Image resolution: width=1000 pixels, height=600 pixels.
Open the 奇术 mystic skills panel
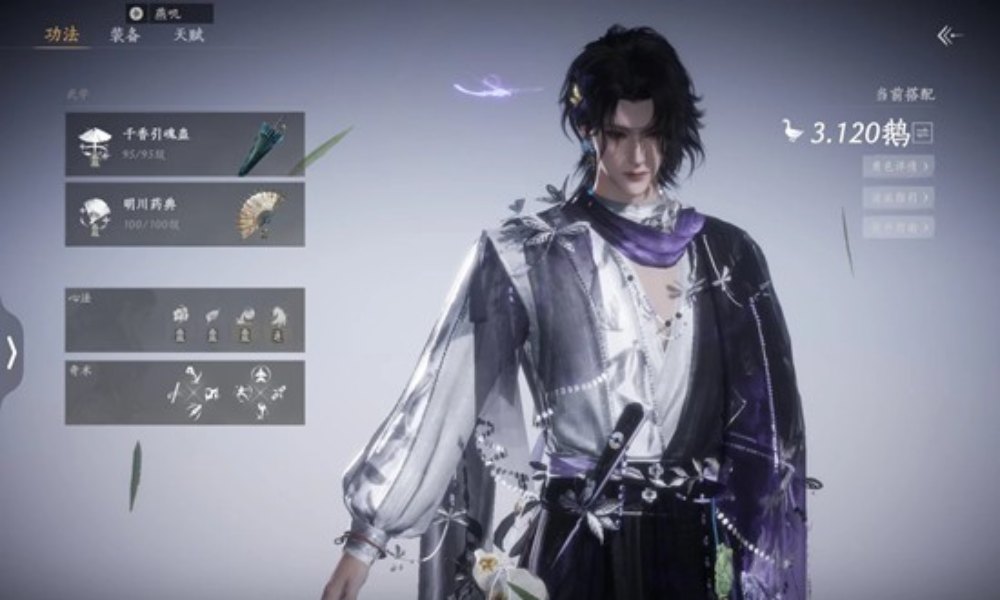185,392
